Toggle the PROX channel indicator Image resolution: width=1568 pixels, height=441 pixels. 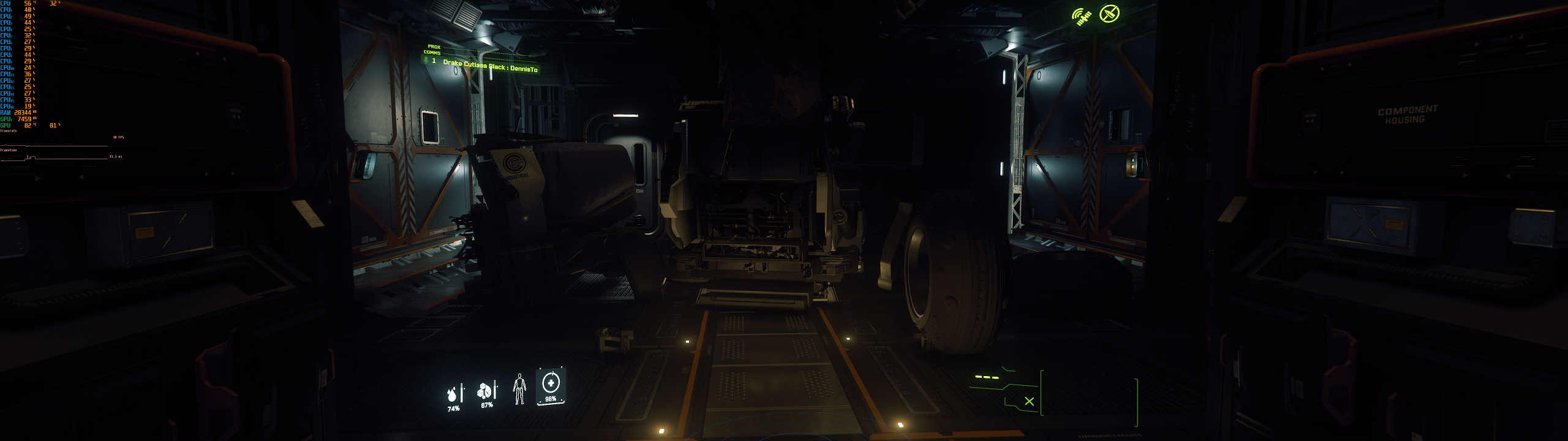pos(433,47)
